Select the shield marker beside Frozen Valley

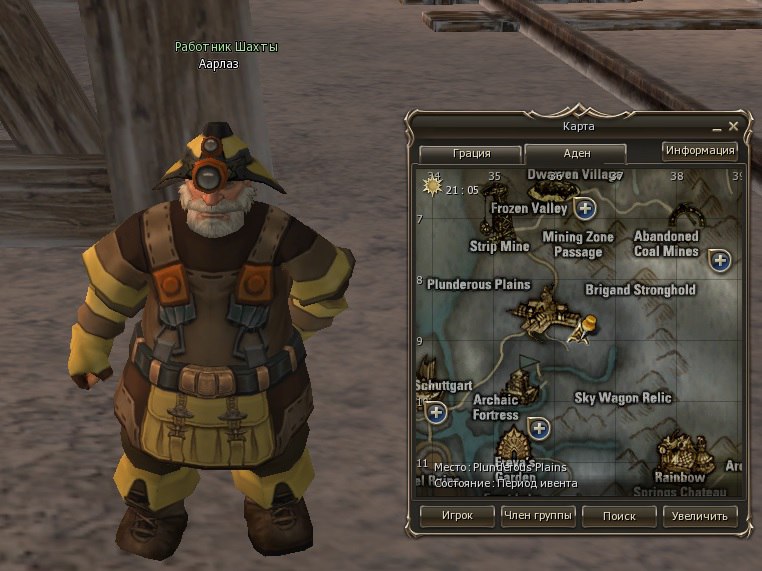(586, 208)
